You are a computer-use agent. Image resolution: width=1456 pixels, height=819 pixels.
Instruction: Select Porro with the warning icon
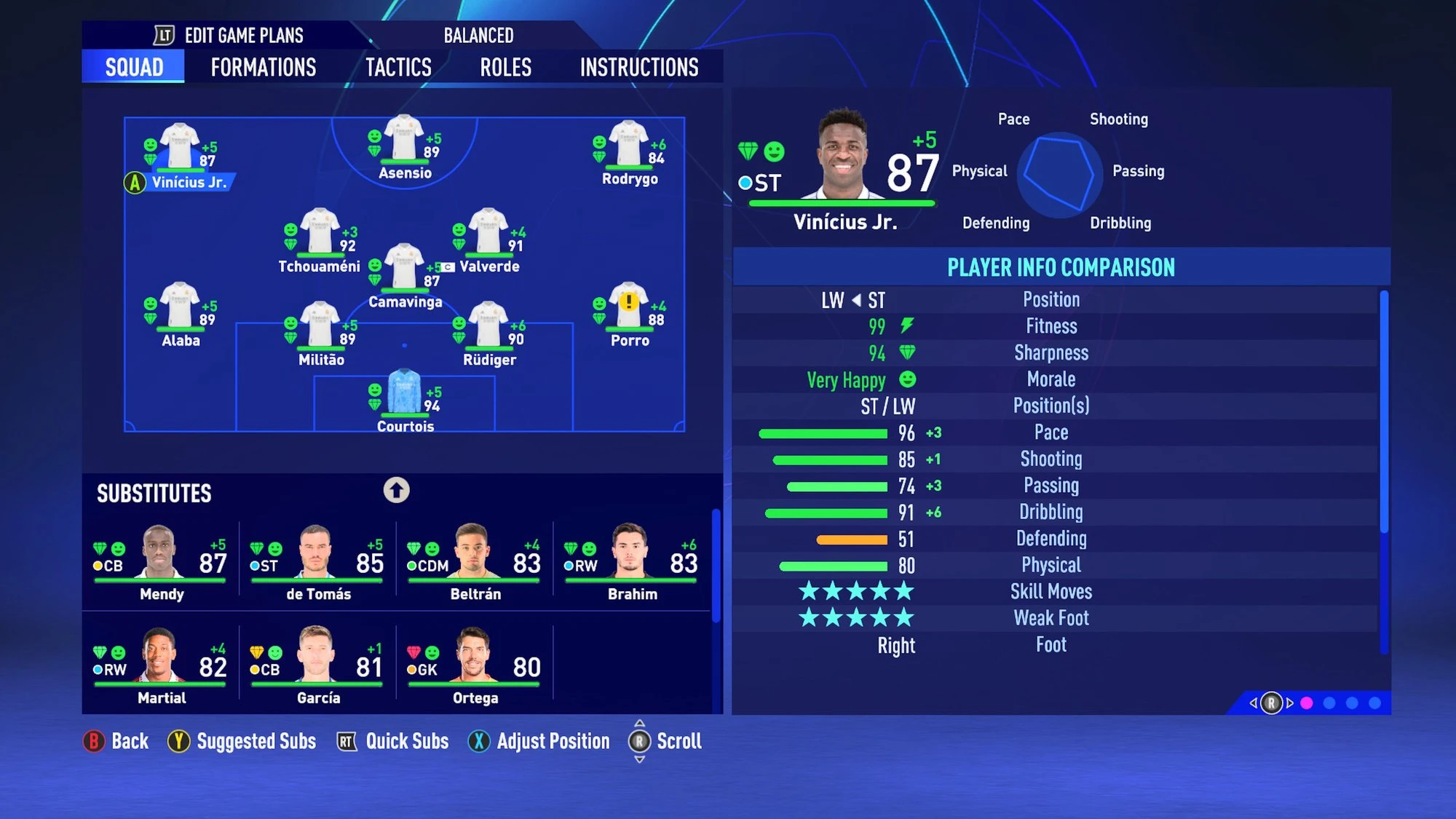click(x=629, y=306)
